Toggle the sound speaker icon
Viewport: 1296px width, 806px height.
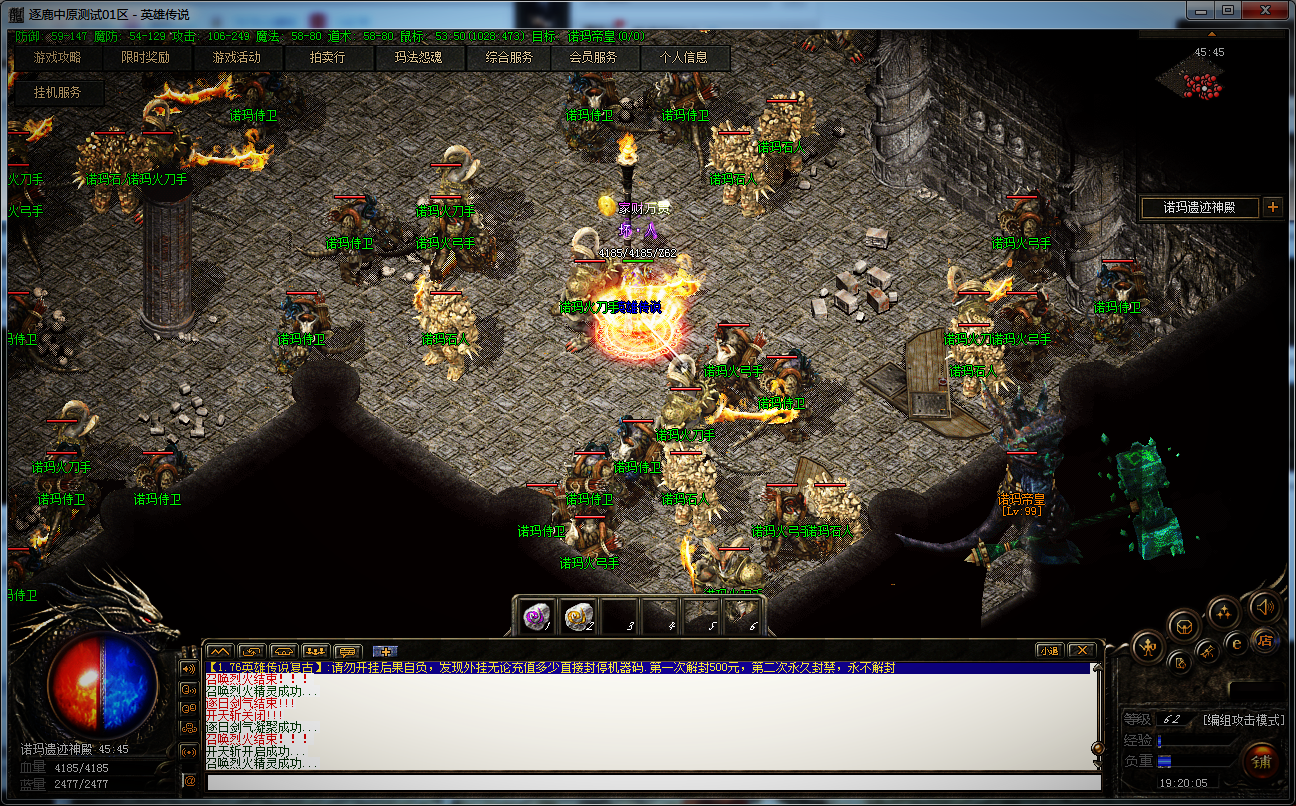1265,606
